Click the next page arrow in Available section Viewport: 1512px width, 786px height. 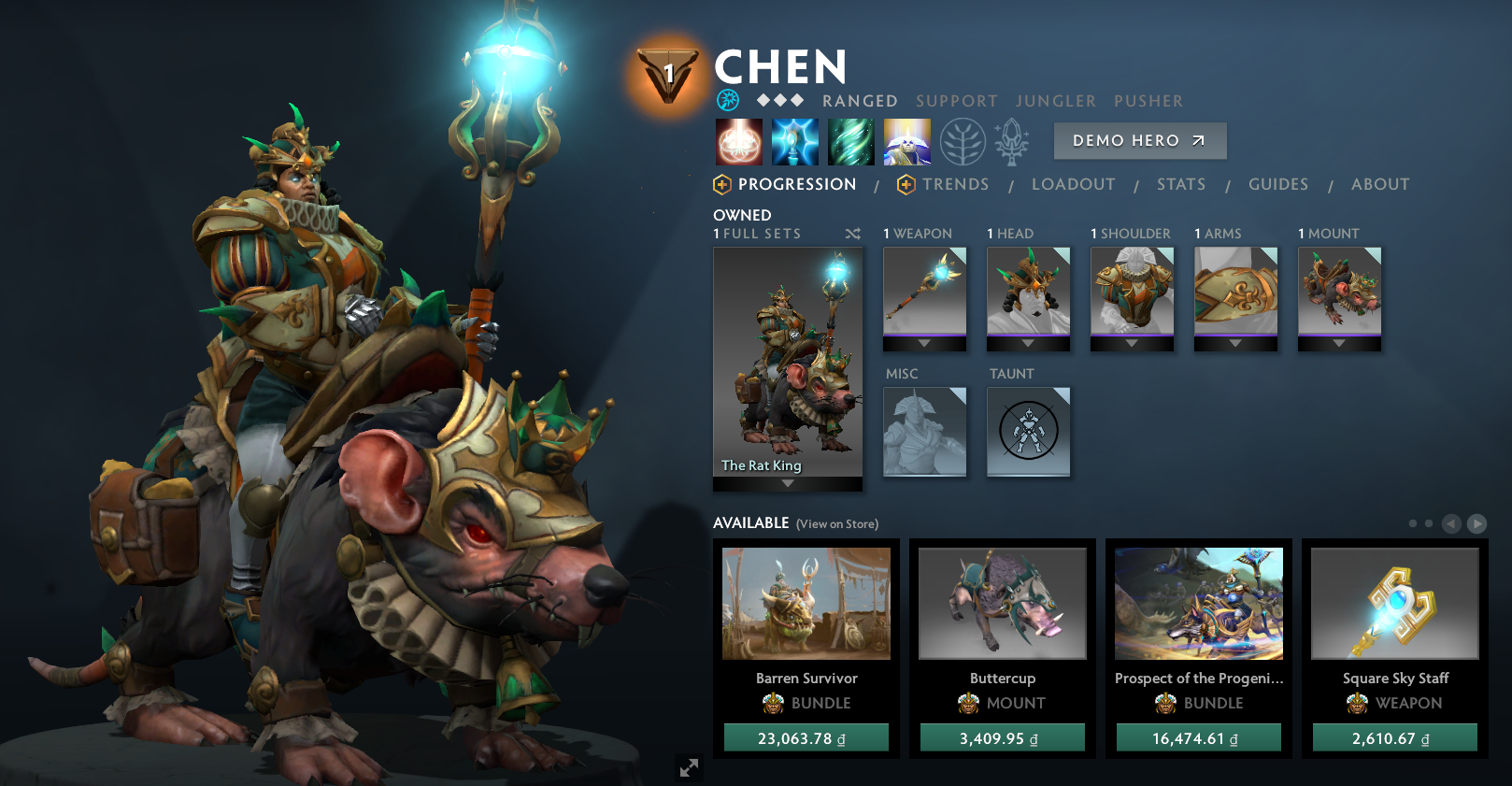(1479, 524)
